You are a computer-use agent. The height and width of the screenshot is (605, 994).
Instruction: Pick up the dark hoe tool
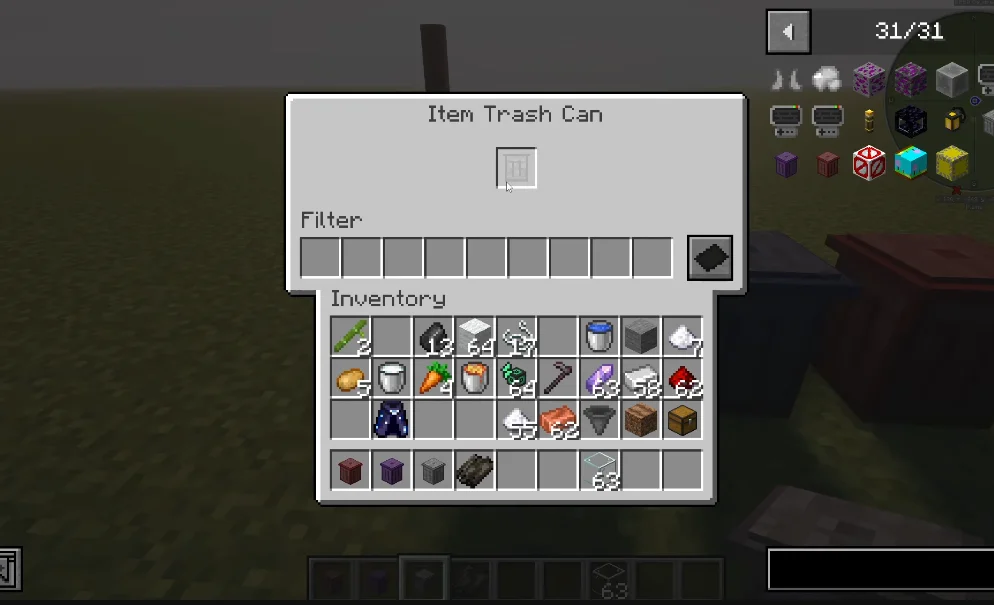(558, 379)
